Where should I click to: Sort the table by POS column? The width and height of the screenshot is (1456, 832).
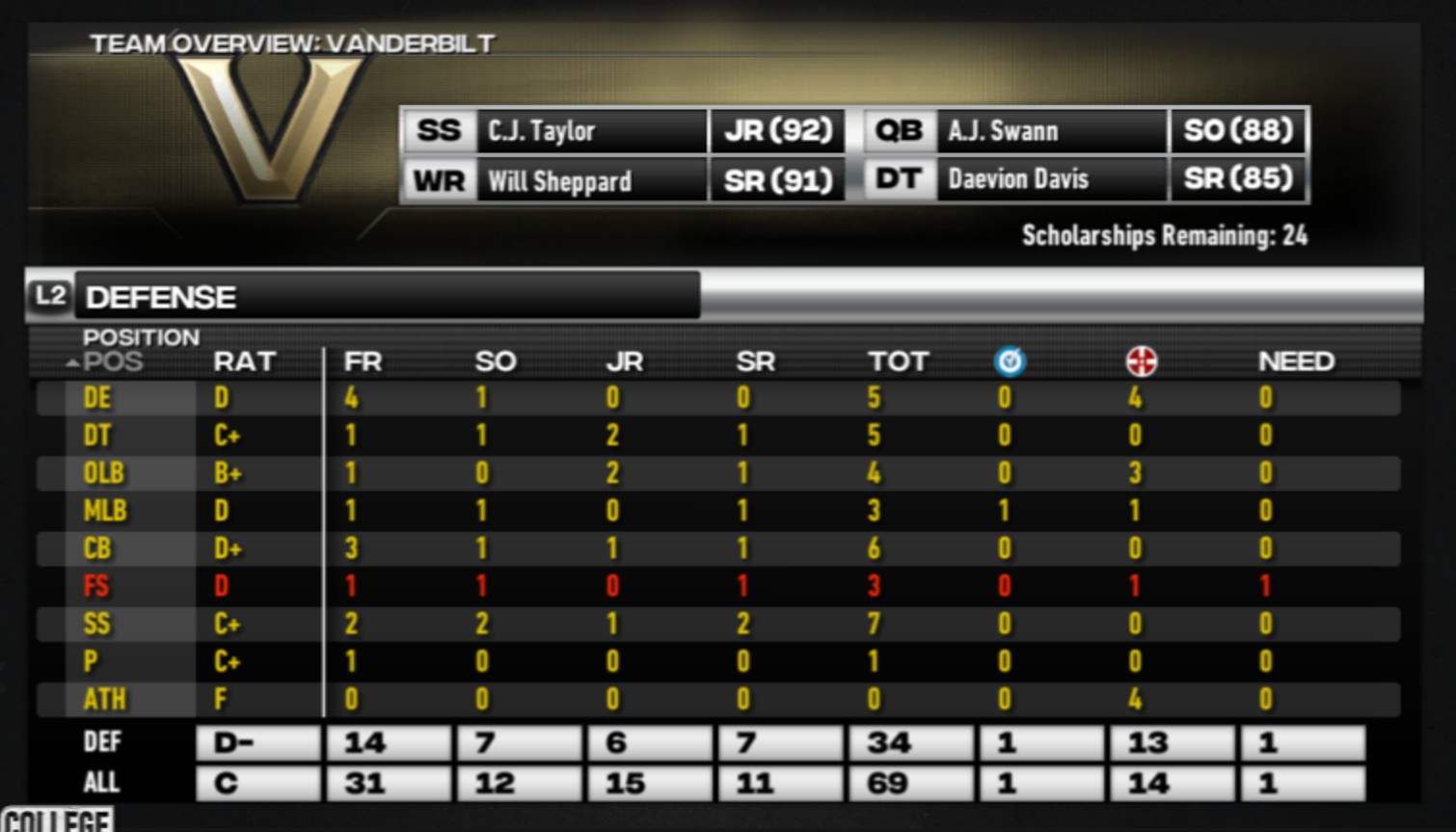click(x=112, y=362)
